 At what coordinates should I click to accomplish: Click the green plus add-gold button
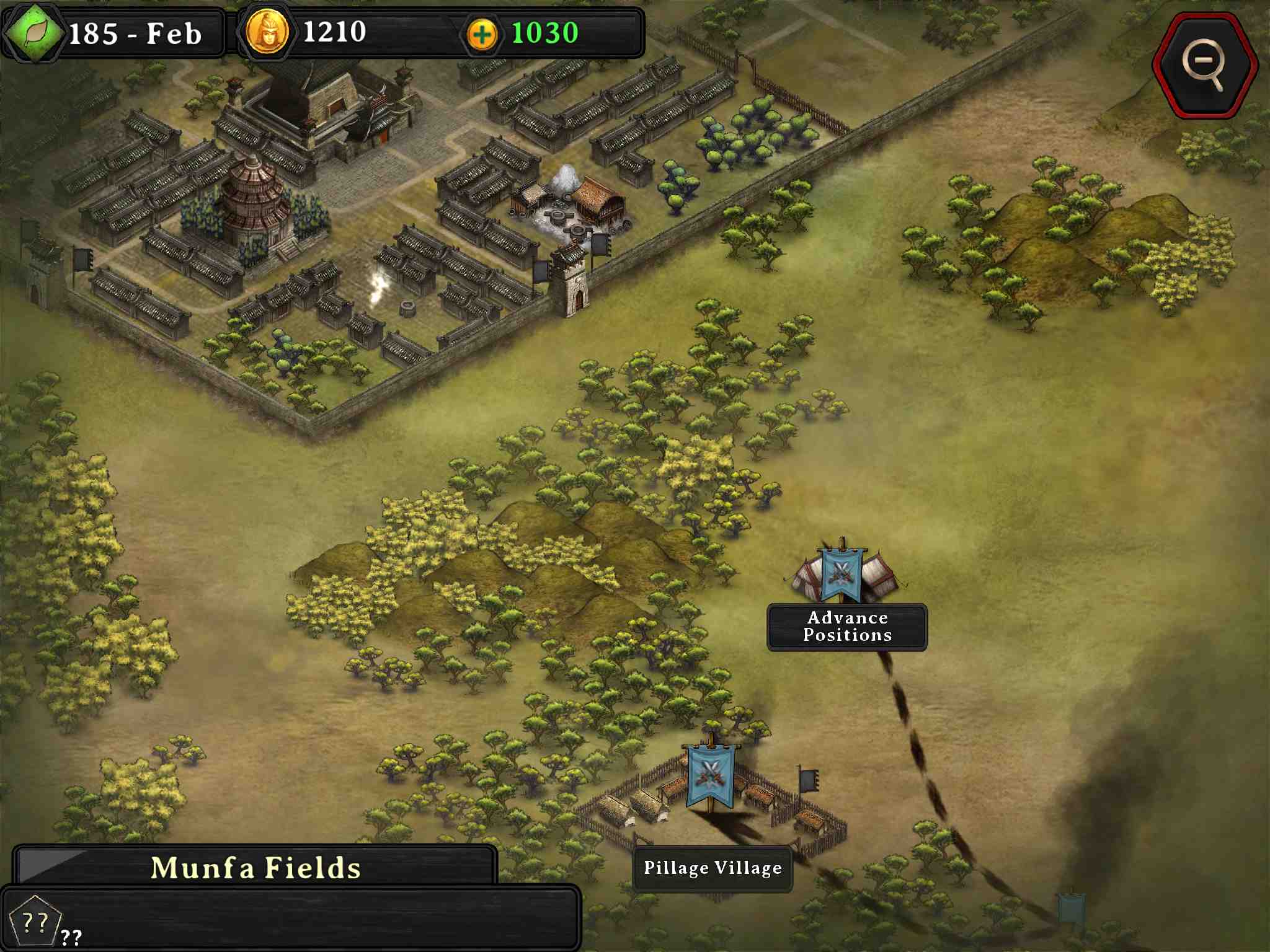(482, 34)
